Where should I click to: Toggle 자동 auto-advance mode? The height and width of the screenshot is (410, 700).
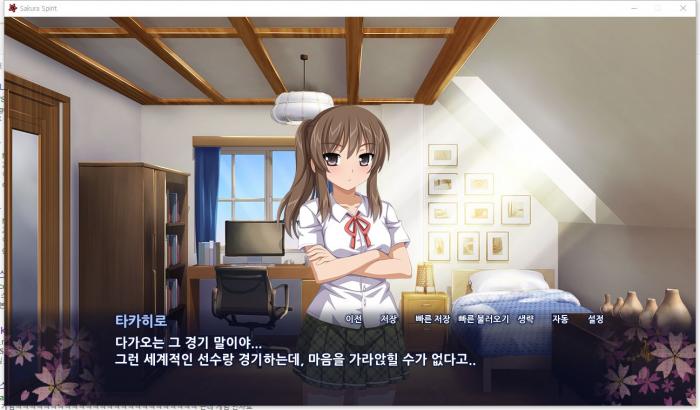point(560,319)
